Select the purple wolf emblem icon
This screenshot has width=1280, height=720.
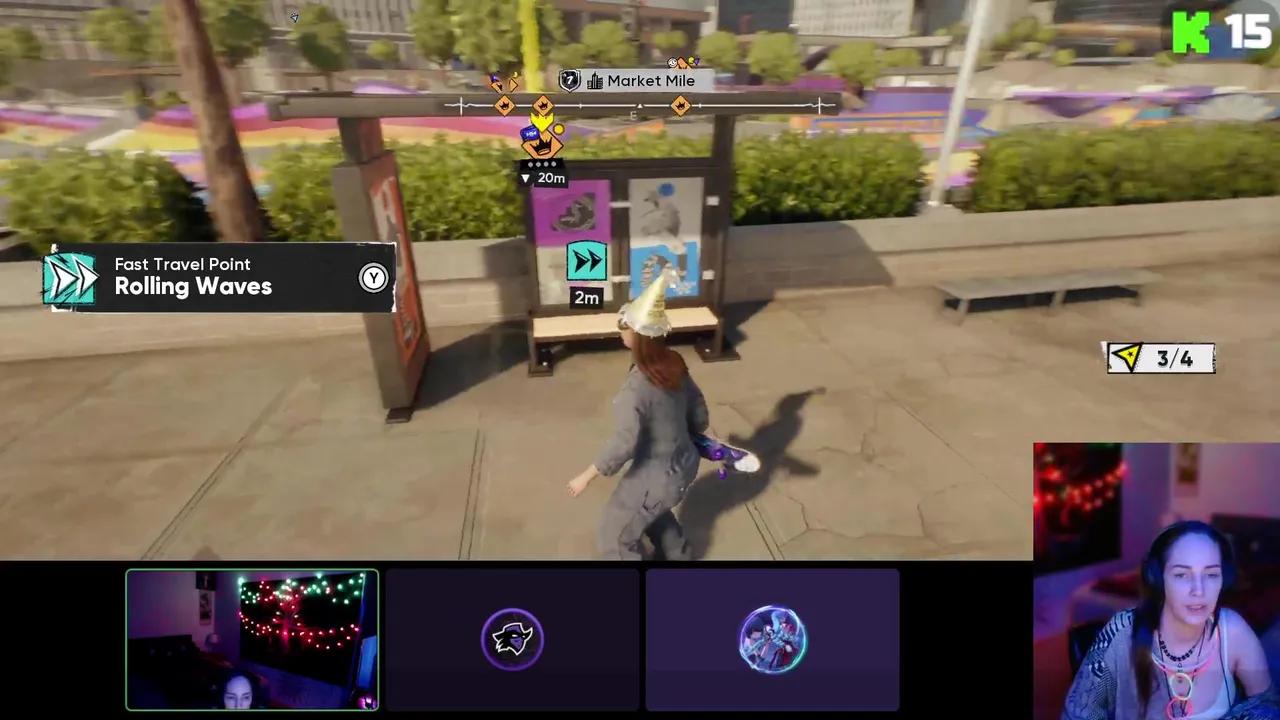pos(512,639)
